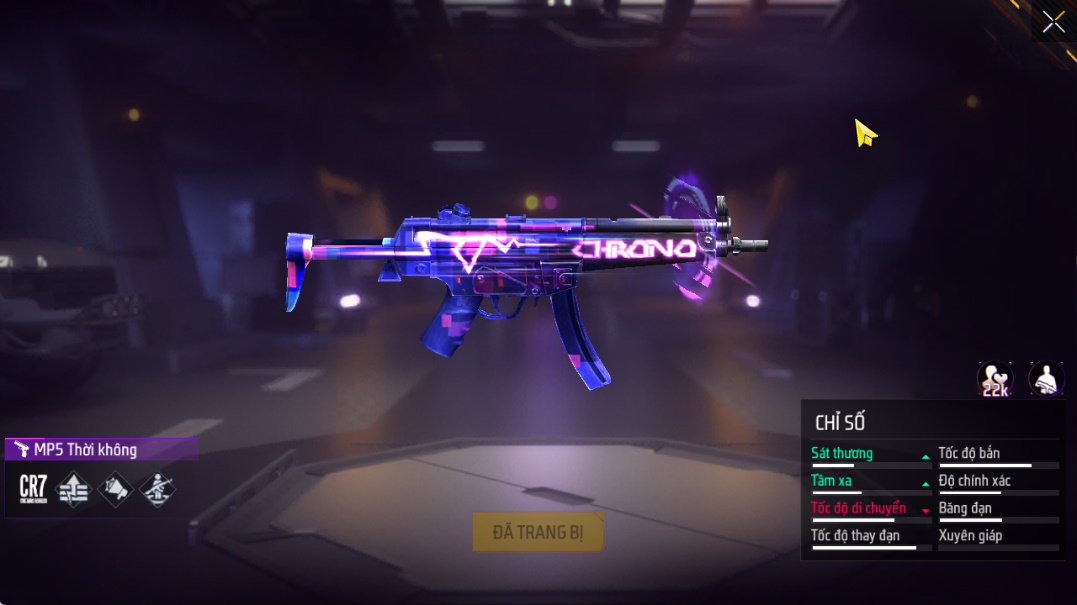Viewport: 1077px width, 605px height.
Task: Inspect the megaphone kill announcement icon
Action: pos(116,489)
